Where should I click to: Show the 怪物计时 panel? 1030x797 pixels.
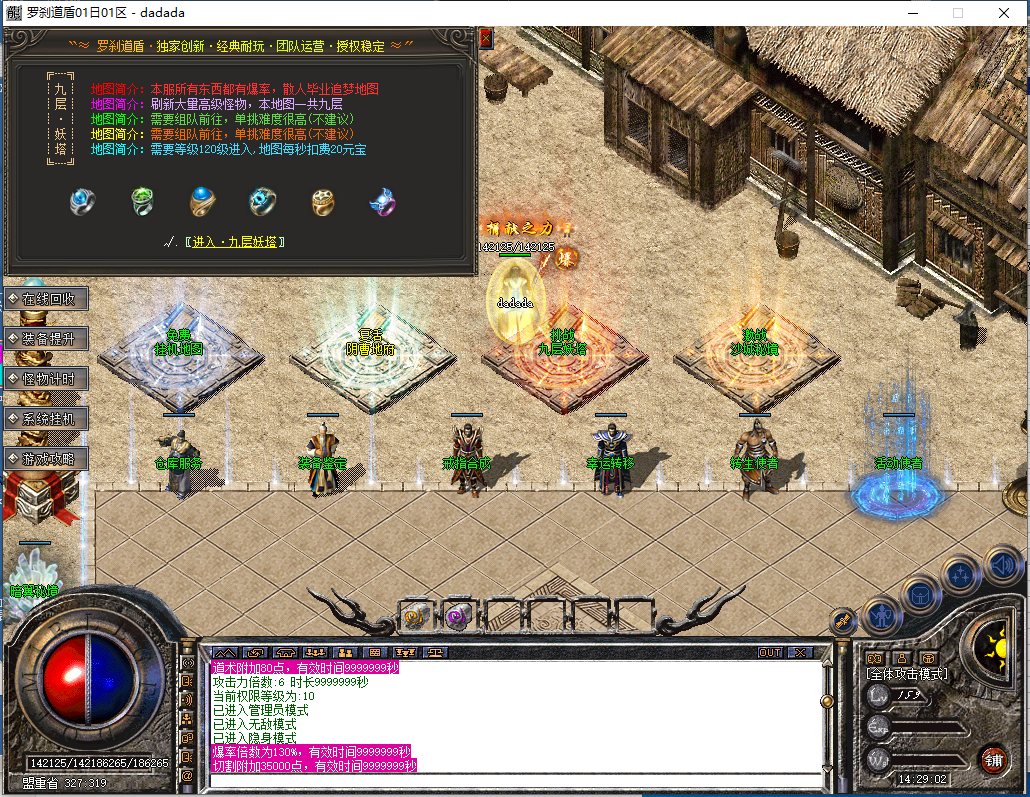point(46,378)
